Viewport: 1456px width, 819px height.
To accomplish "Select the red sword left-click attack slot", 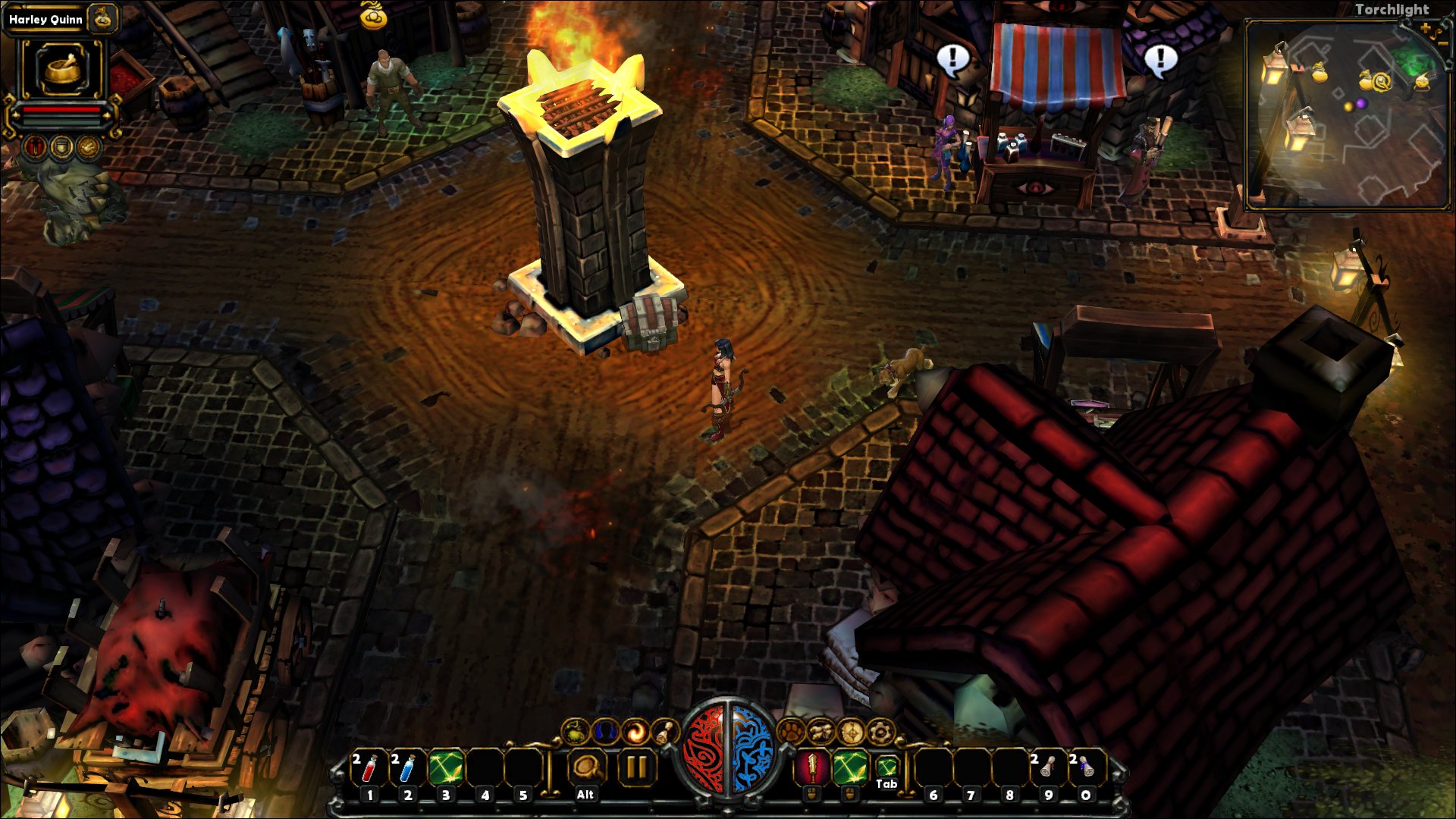I will pyautogui.click(x=812, y=769).
